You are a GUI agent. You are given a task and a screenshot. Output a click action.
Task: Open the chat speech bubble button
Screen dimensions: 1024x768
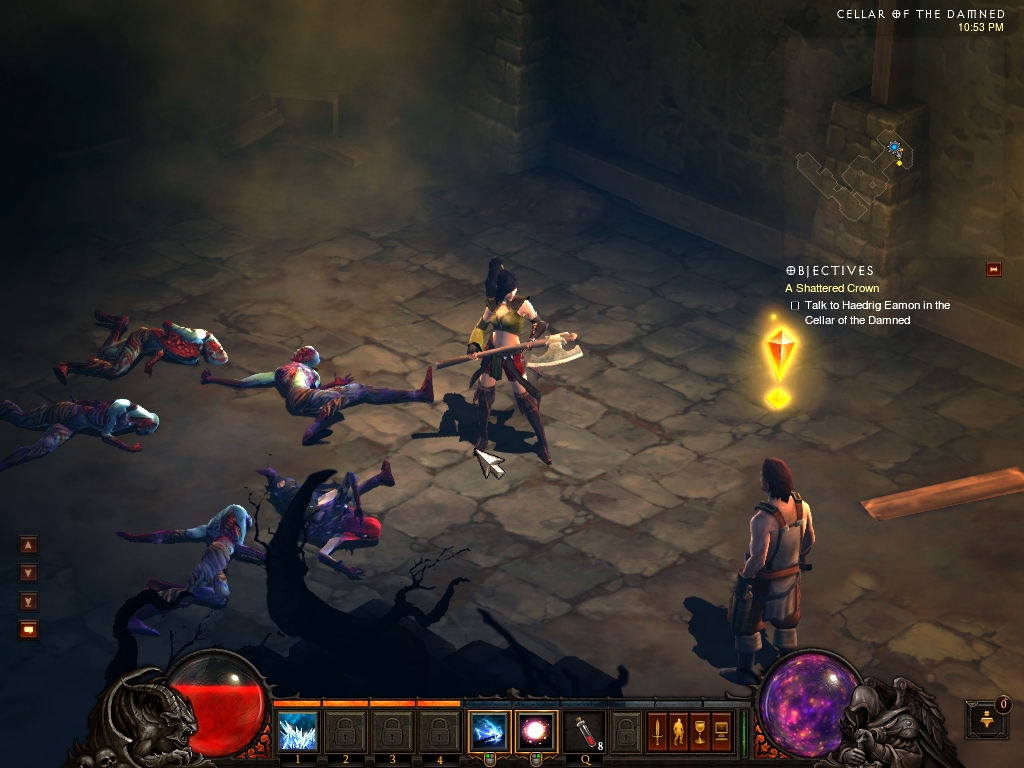[x=28, y=629]
